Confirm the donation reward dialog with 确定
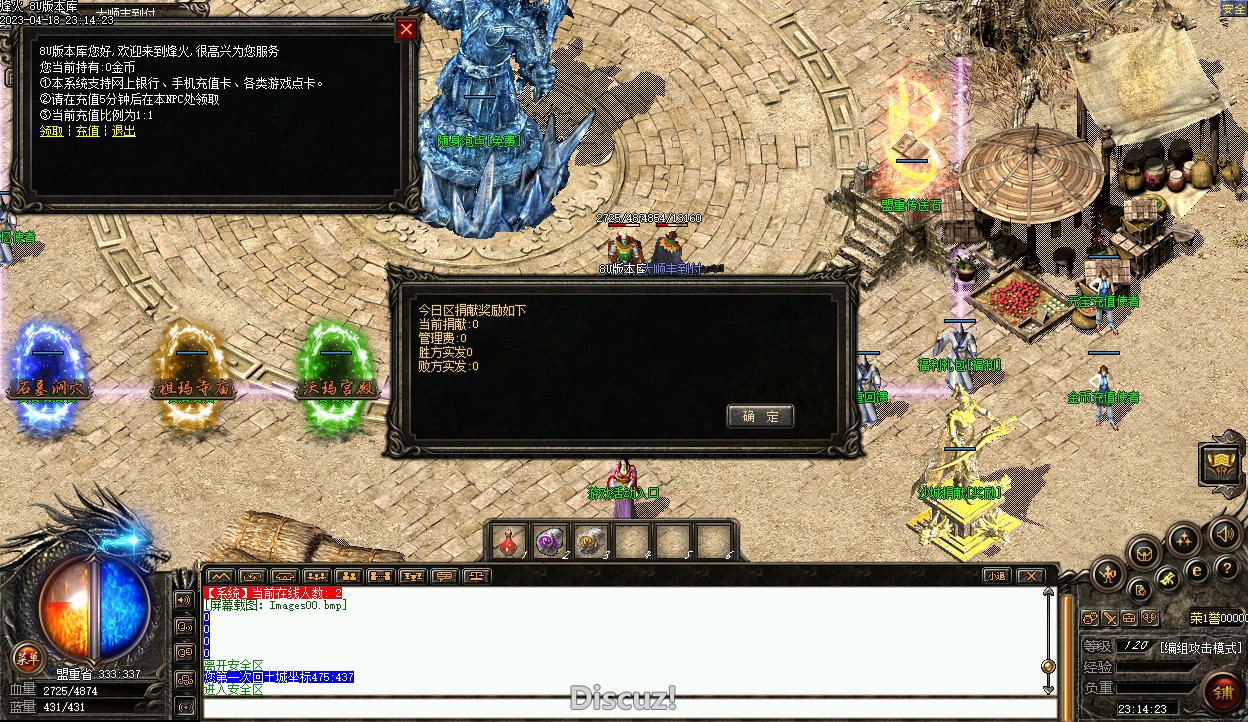The width and height of the screenshot is (1248, 722). (x=760, y=416)
